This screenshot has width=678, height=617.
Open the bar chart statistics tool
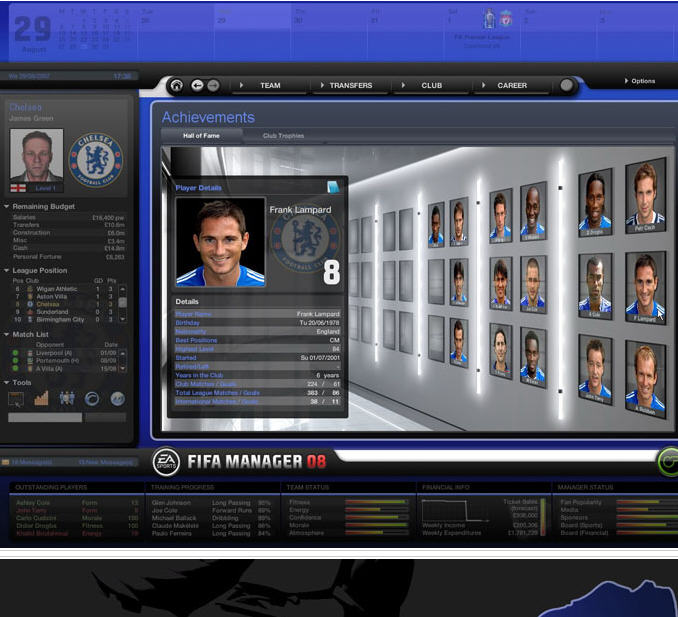(x=42, y=398)
